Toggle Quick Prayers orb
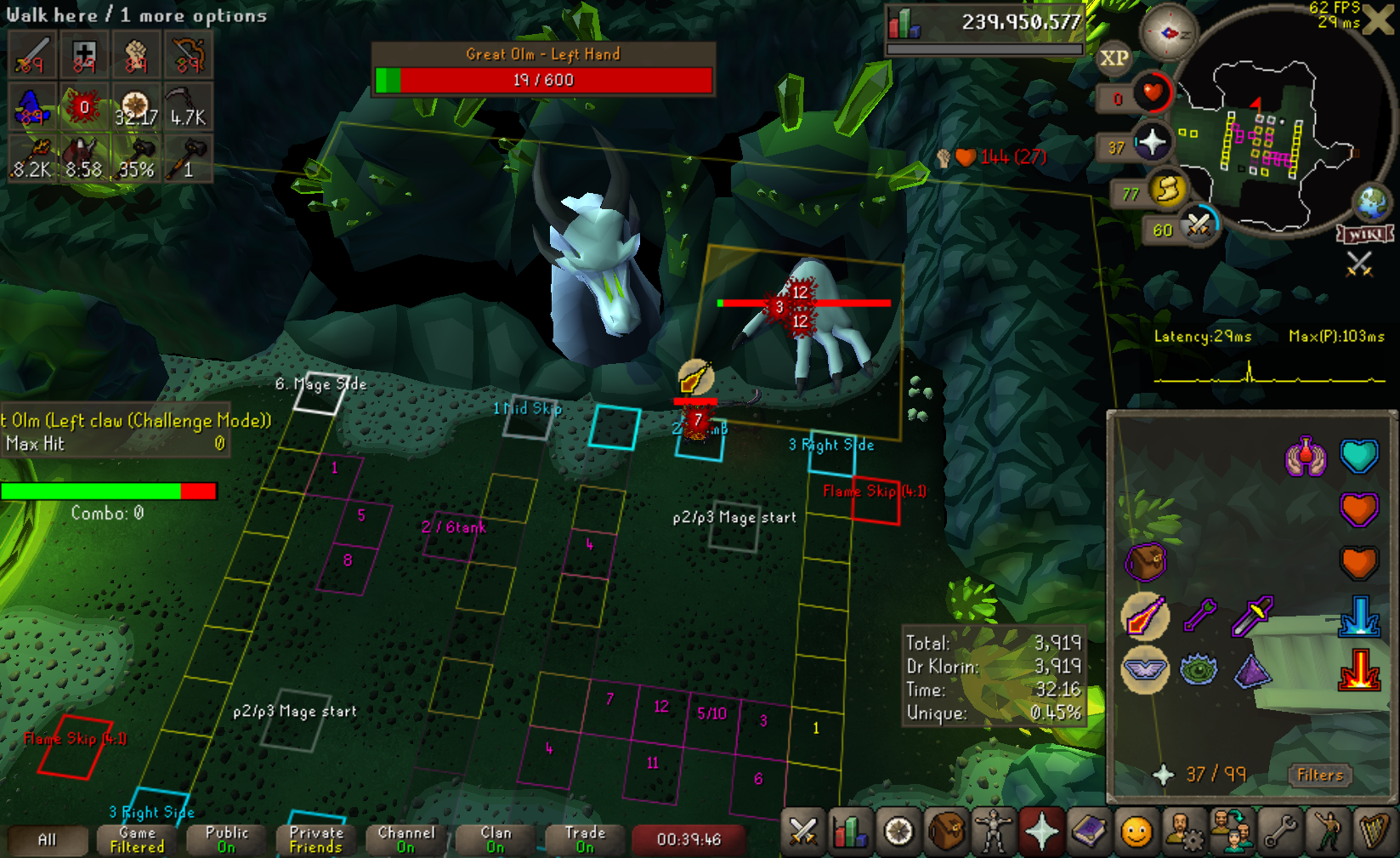The width and height of the screenshot is (1400, 858). click(1152, 142)
